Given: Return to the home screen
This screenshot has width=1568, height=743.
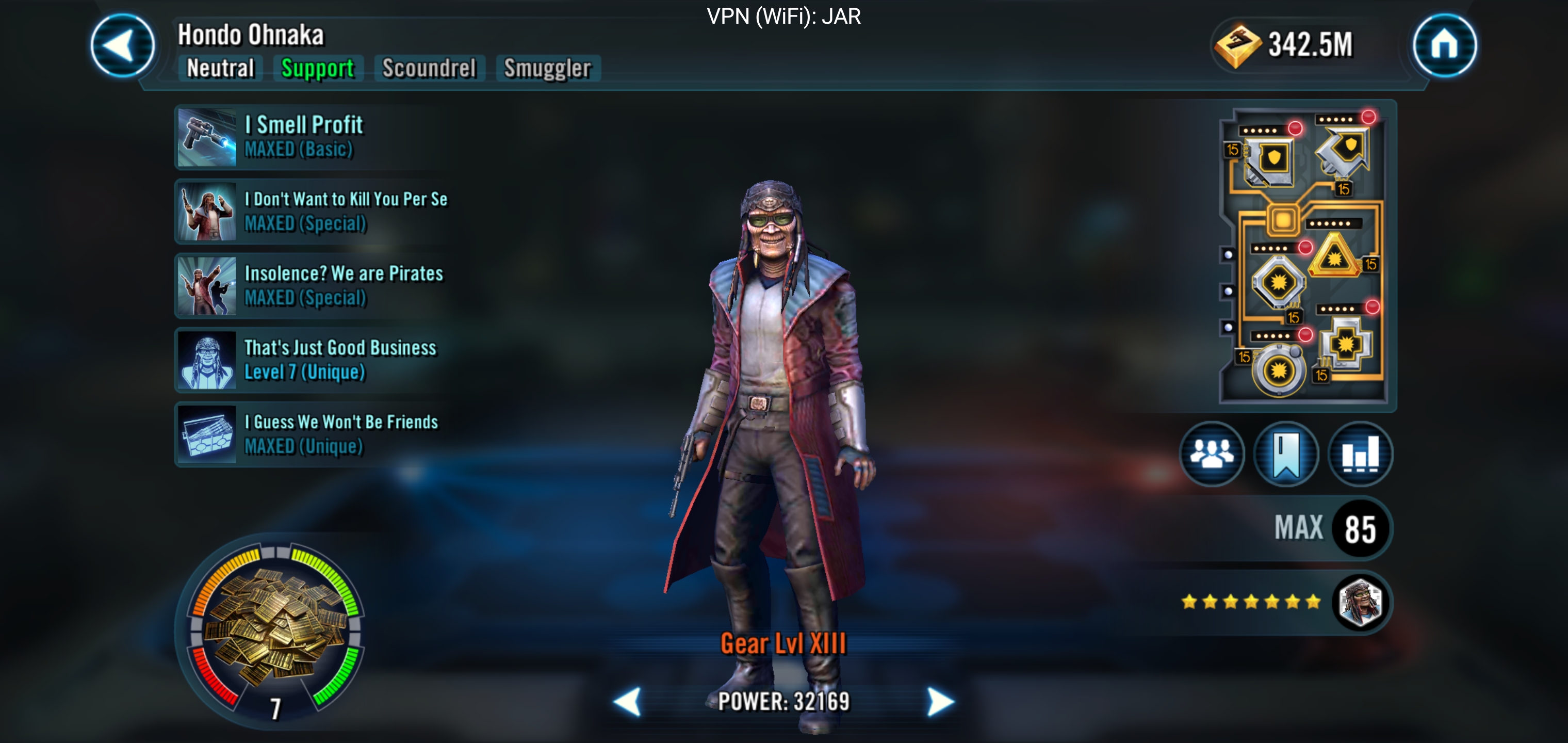Looking at the screenshot, I should pyautogui.click(x=1444, y=46).
